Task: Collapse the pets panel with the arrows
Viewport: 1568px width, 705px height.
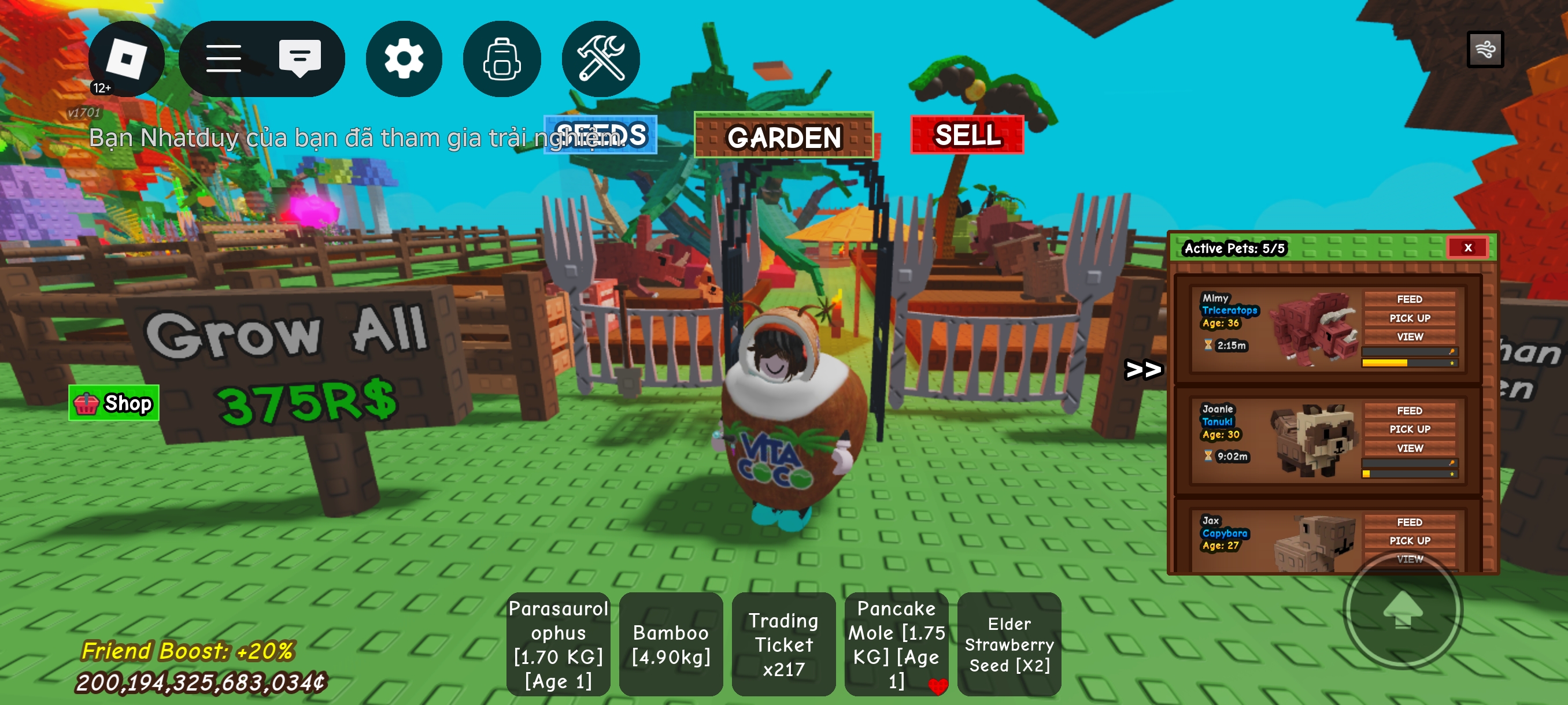Action: tap(1143, 369)
